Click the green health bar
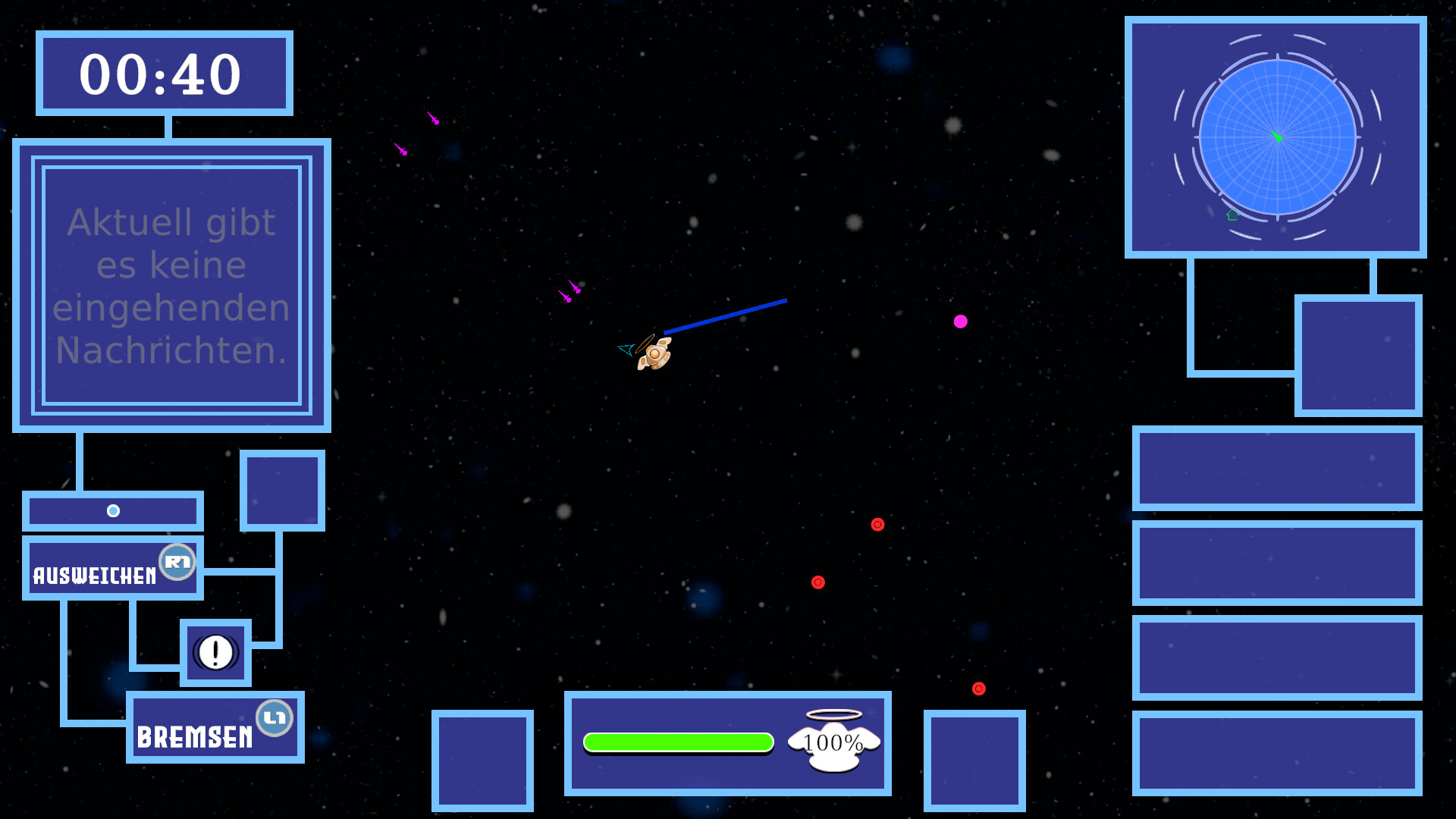 click(679, 742)
